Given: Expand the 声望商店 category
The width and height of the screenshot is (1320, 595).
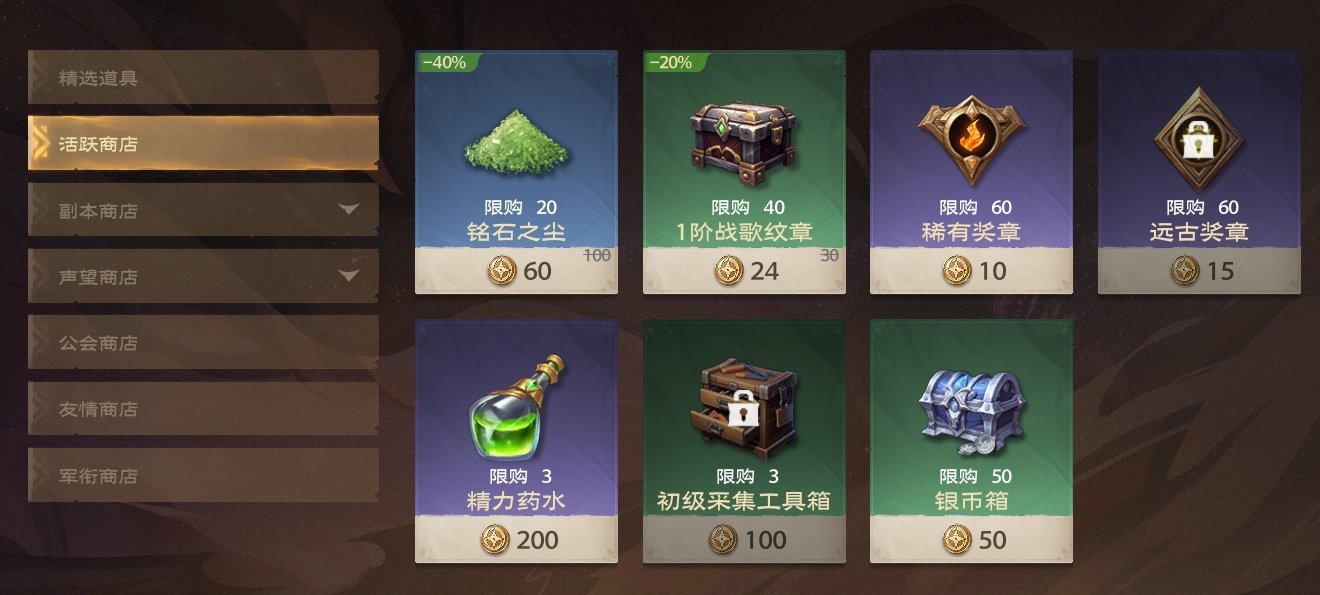Looking at the screenshot, I should point(203,277).
